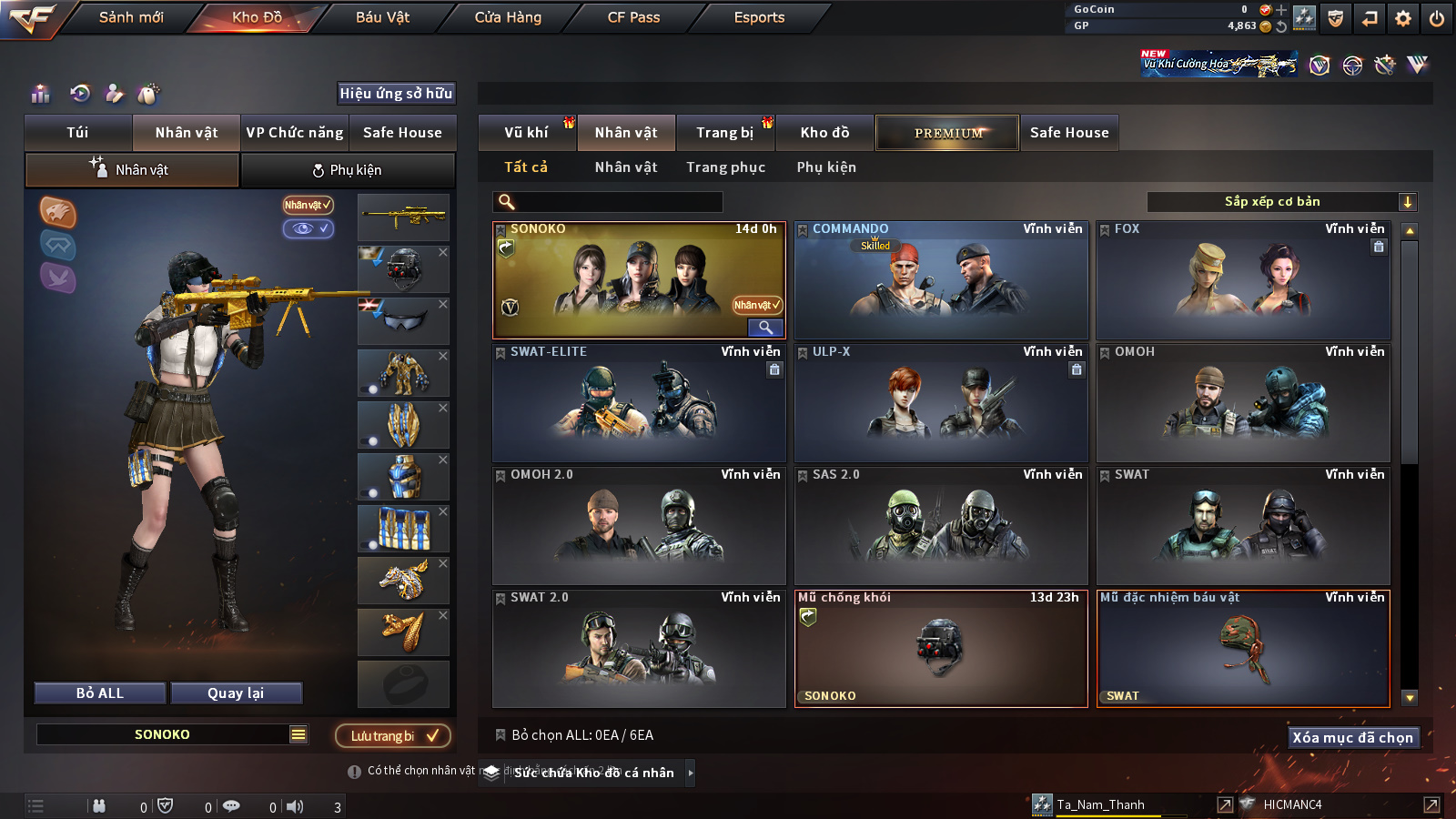Viewport: 1456px width, 819px height.
Task: Save loadout with Lưu trang bị
Action: pyautogui.click(x=393, y=735)
